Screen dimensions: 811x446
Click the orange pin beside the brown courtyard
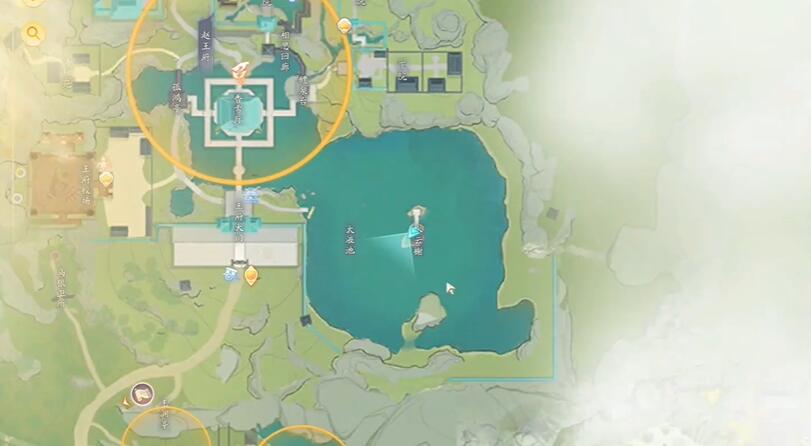point(106,179)
